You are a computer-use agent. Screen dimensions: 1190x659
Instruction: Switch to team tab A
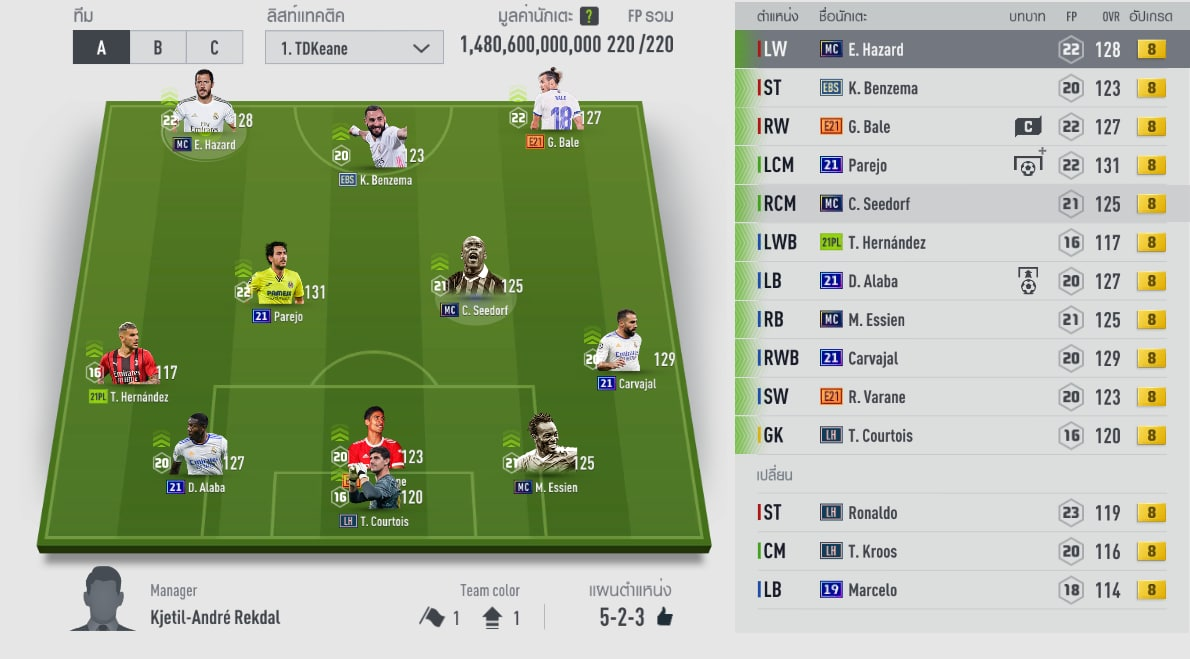pos(101,47)
